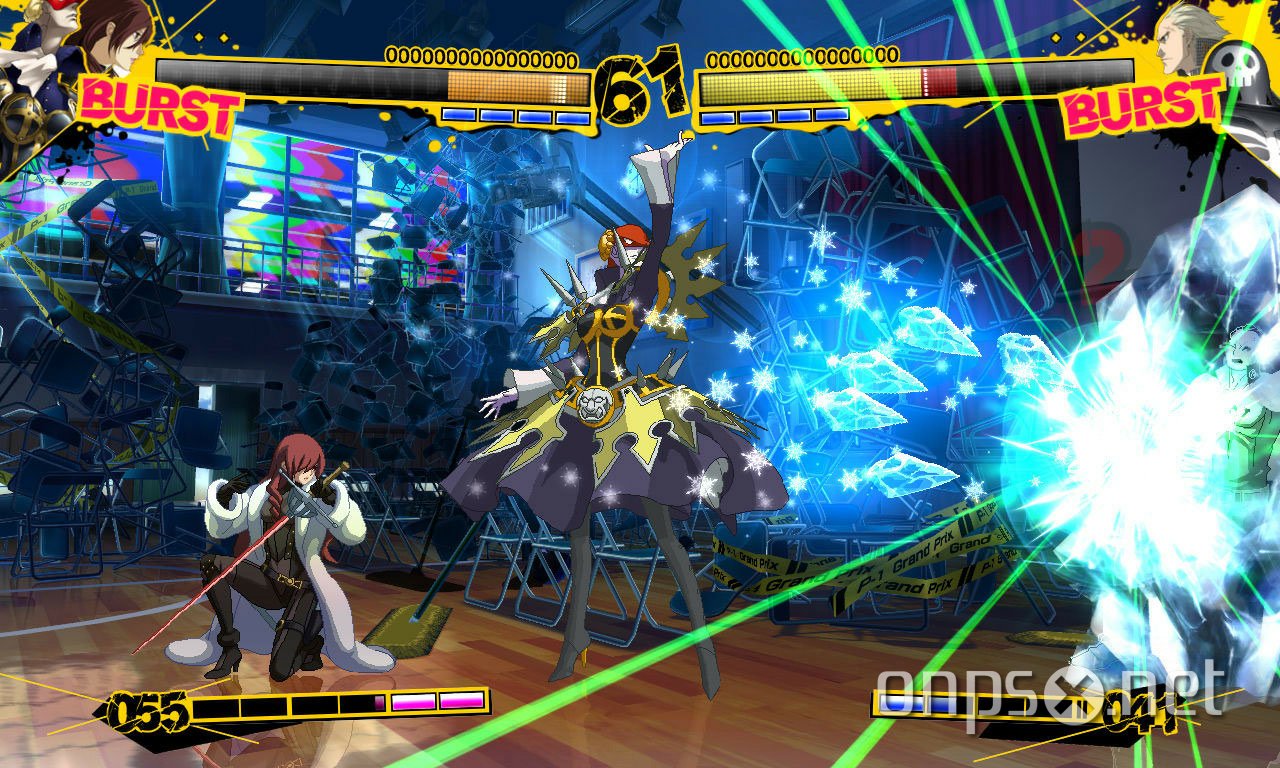1280x768 pixels.
Task: Activate the left BURST indicator
Action: 155,105
